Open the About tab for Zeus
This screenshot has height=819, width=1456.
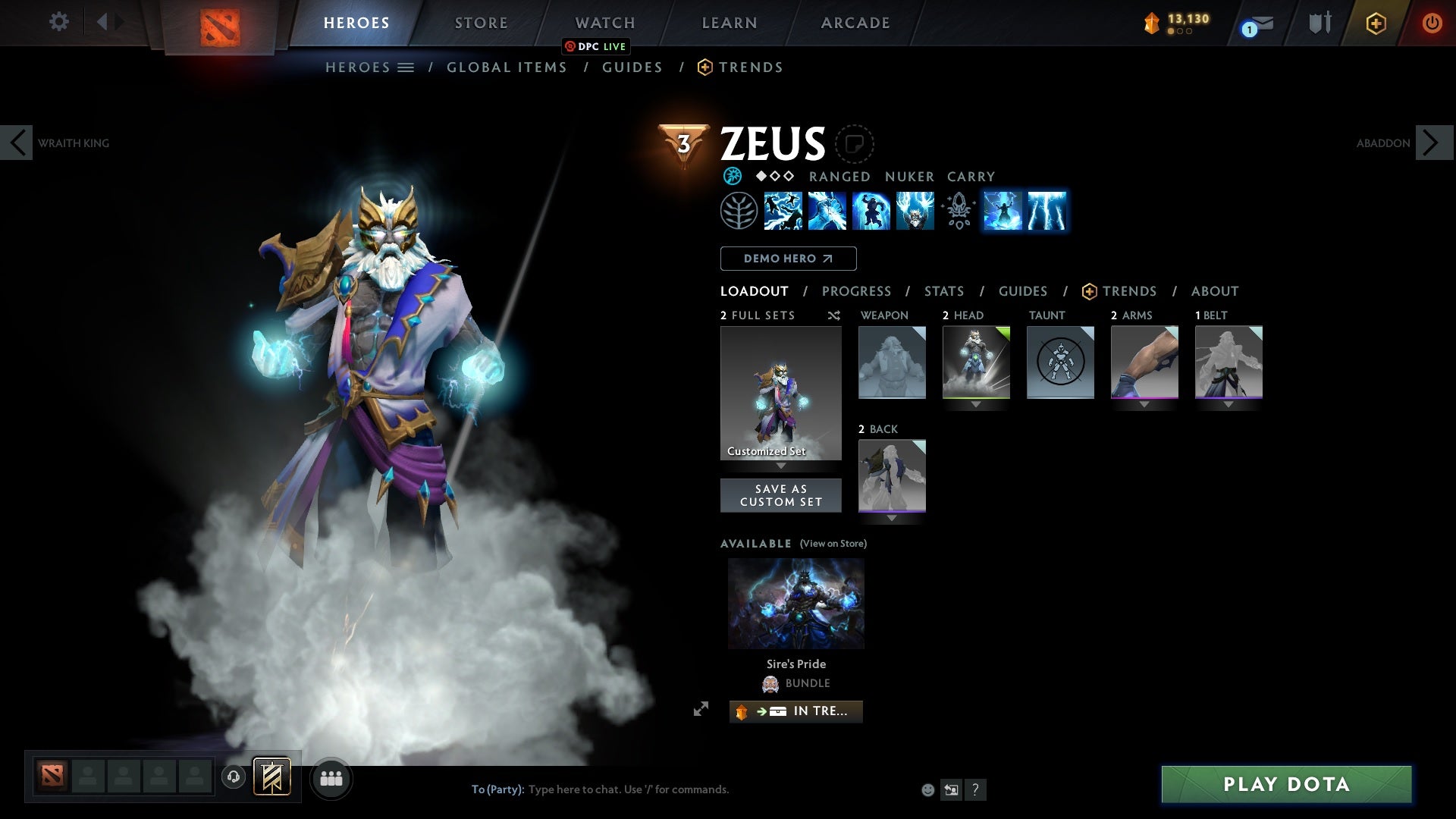[x=1214, y=291]
